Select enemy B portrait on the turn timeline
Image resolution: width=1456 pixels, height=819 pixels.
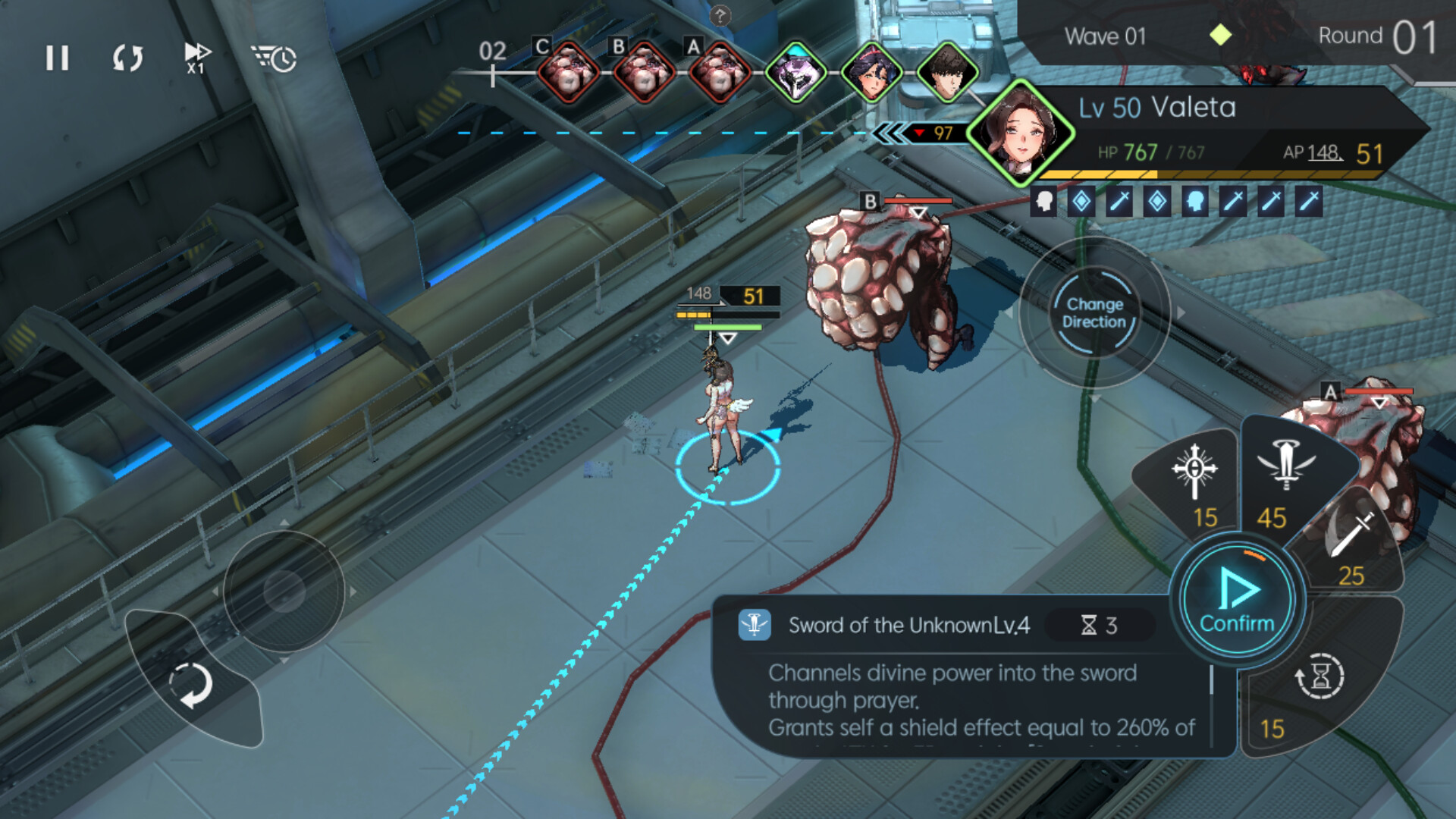click(x=642, y=72)
